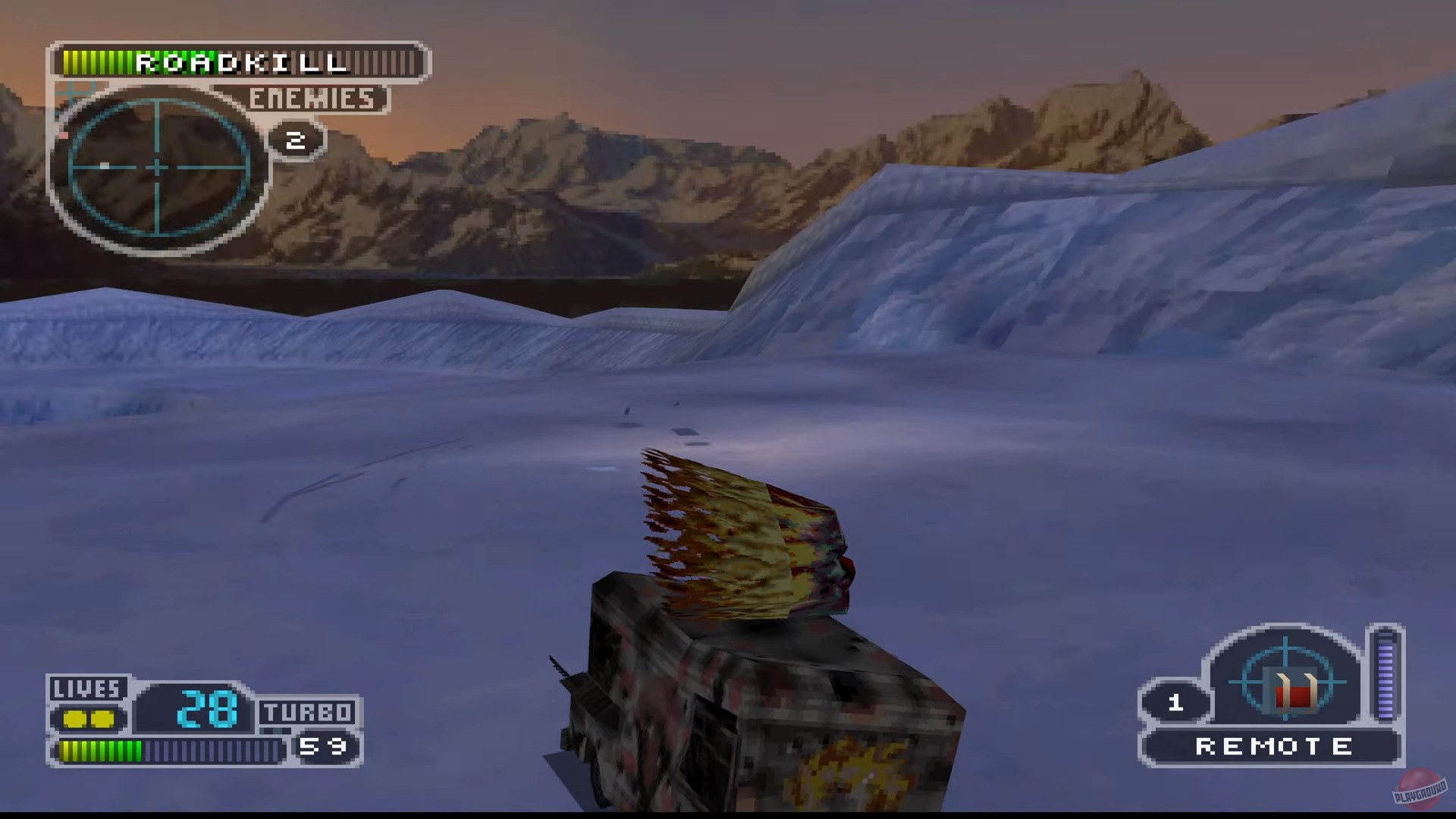The height and width of the screenshot is (819, 1456).
Task: Click the TURBO label plate
Action: 306,711
